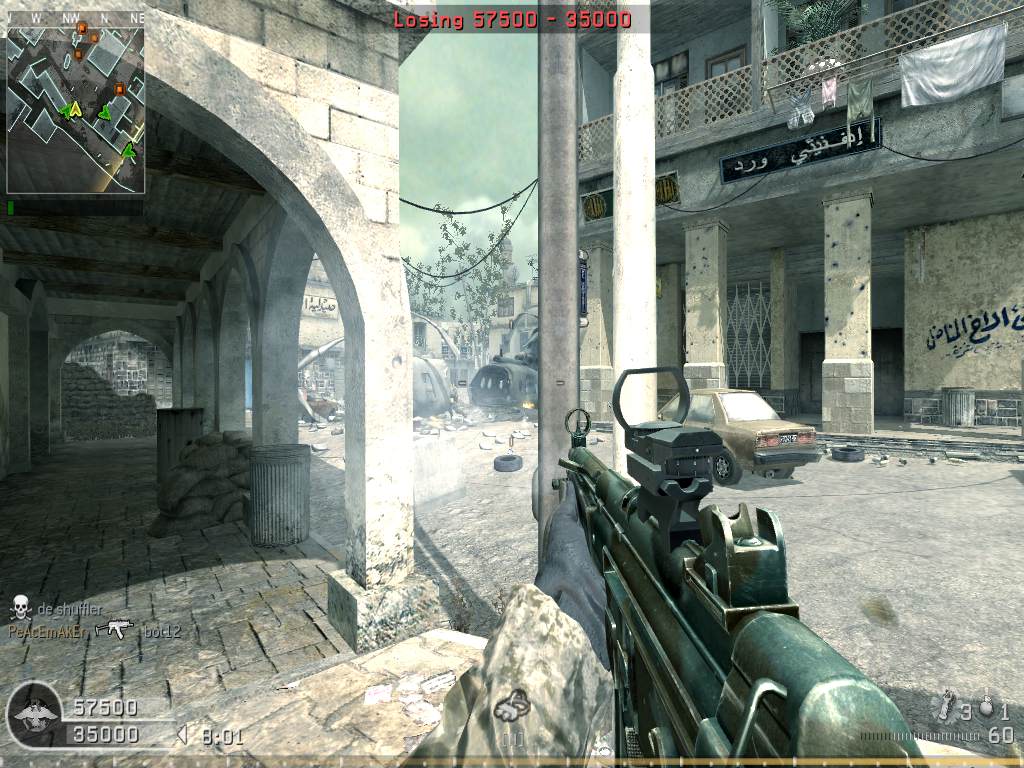The image size is (1024, 768).
Task: Click the rifle icon in the kill feed
Action: click(x=114, y=629)
